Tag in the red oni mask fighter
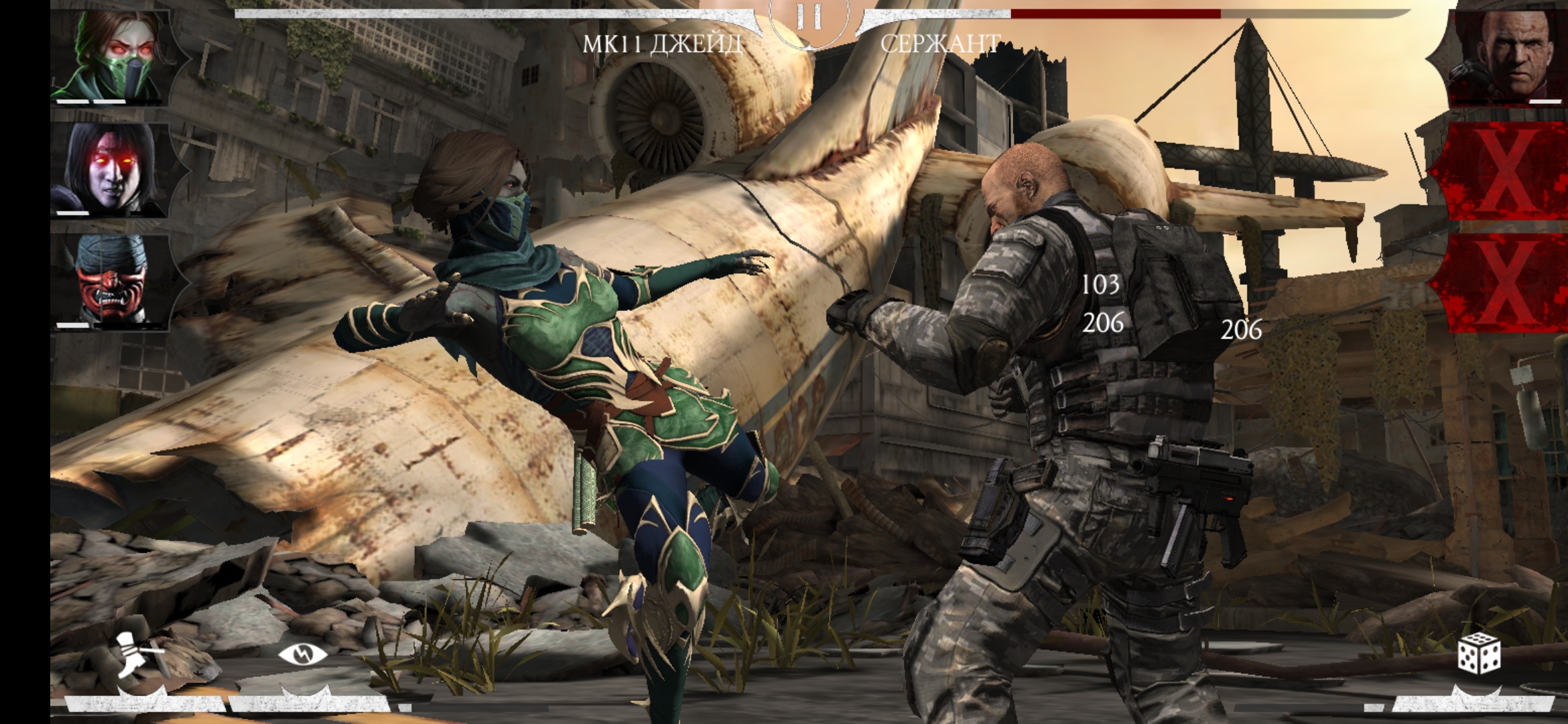This screenshot has width=1568, height=724. click(111, 282)
